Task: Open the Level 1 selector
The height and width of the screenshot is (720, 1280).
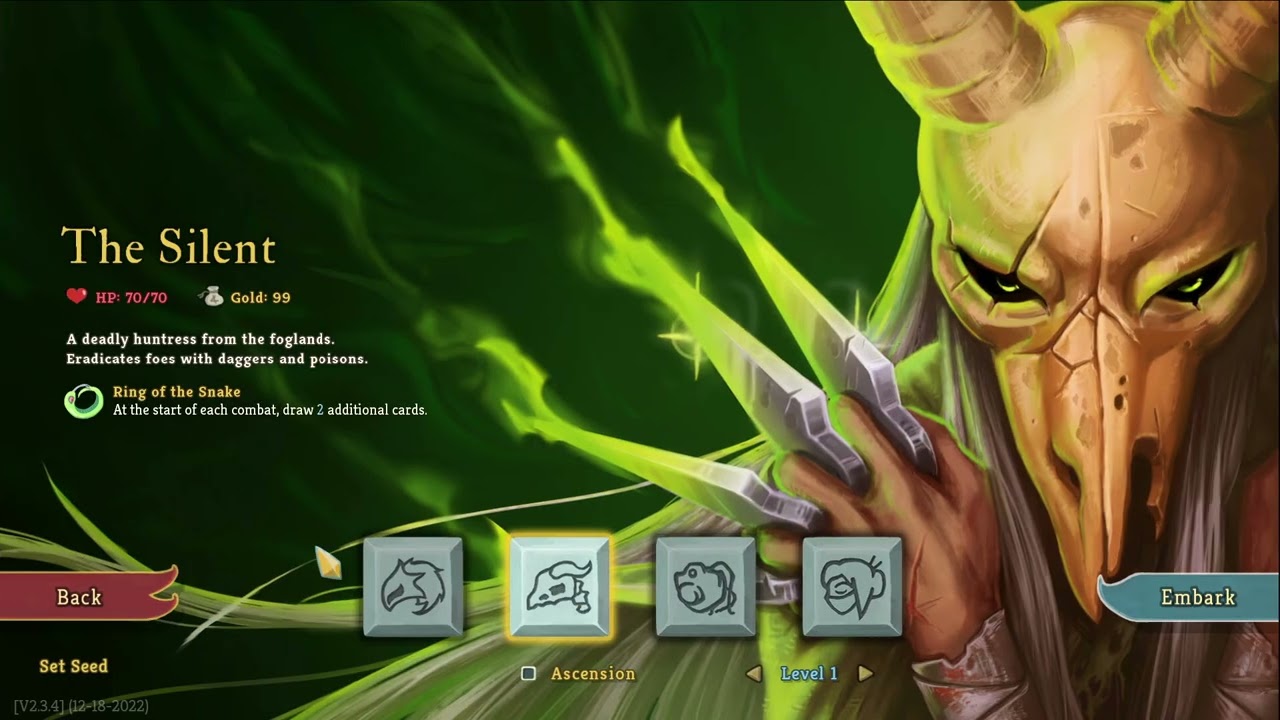Action: pyautogui.click(x=808, y=674)
